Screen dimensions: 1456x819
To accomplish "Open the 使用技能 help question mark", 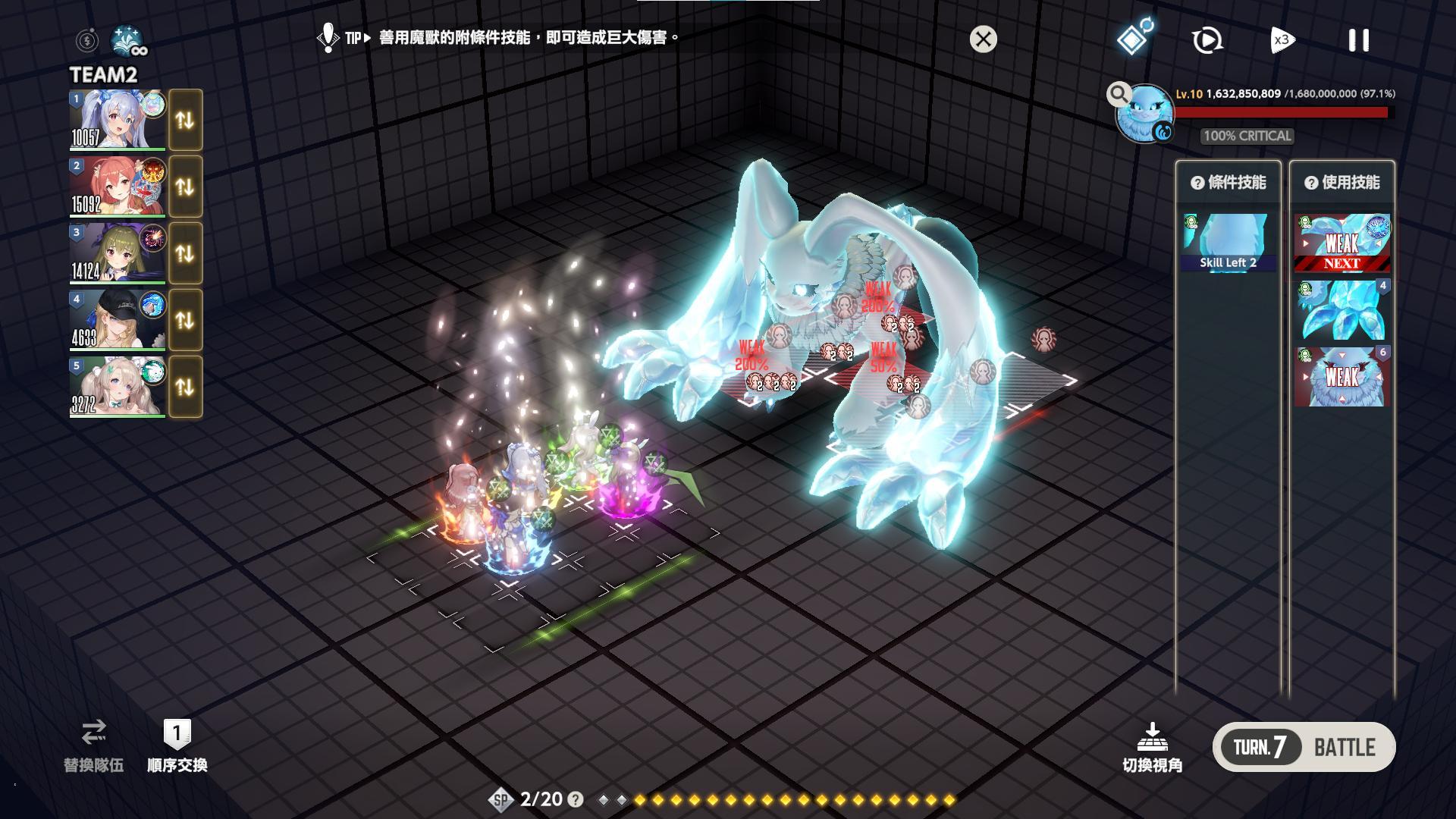I will coord(1310,183).
